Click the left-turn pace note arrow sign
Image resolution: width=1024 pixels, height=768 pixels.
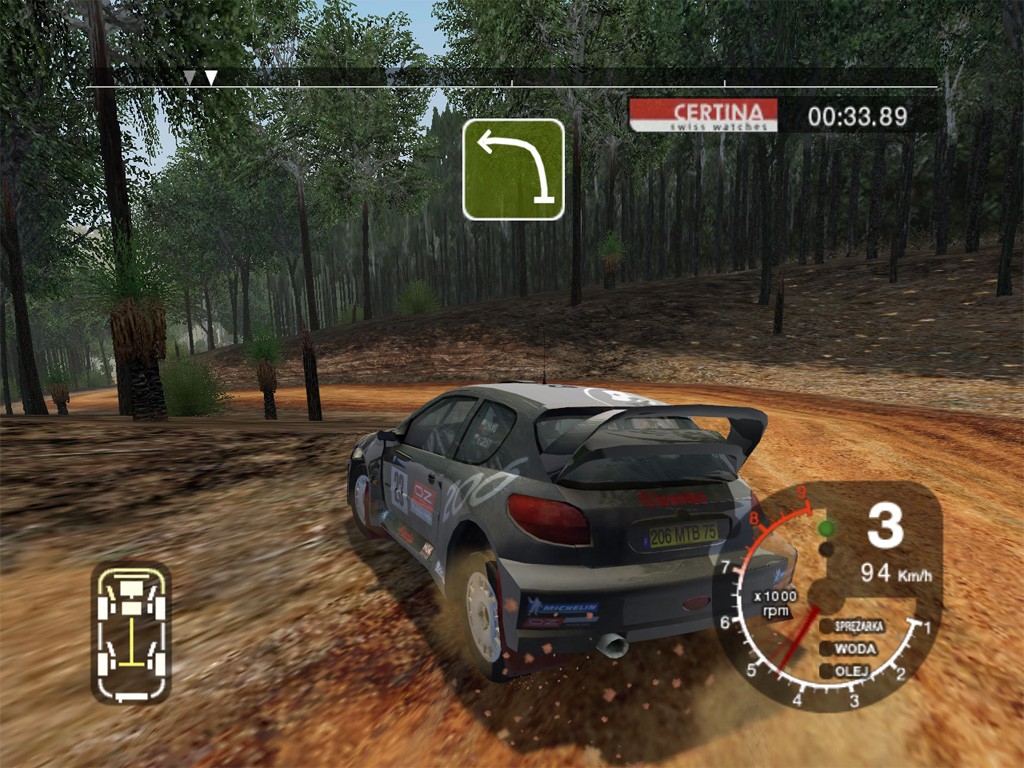pyautogui.click(x=513, y=169)
